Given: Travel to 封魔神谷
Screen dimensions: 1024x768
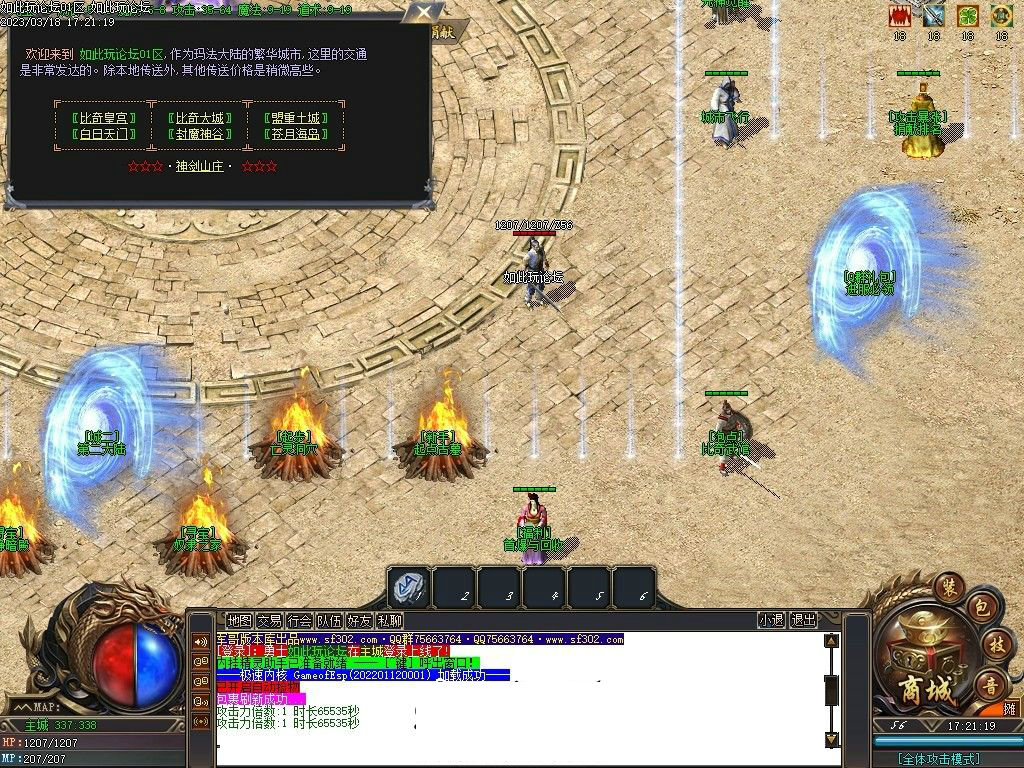Looking at the screenshot, I should coord(197,134).
